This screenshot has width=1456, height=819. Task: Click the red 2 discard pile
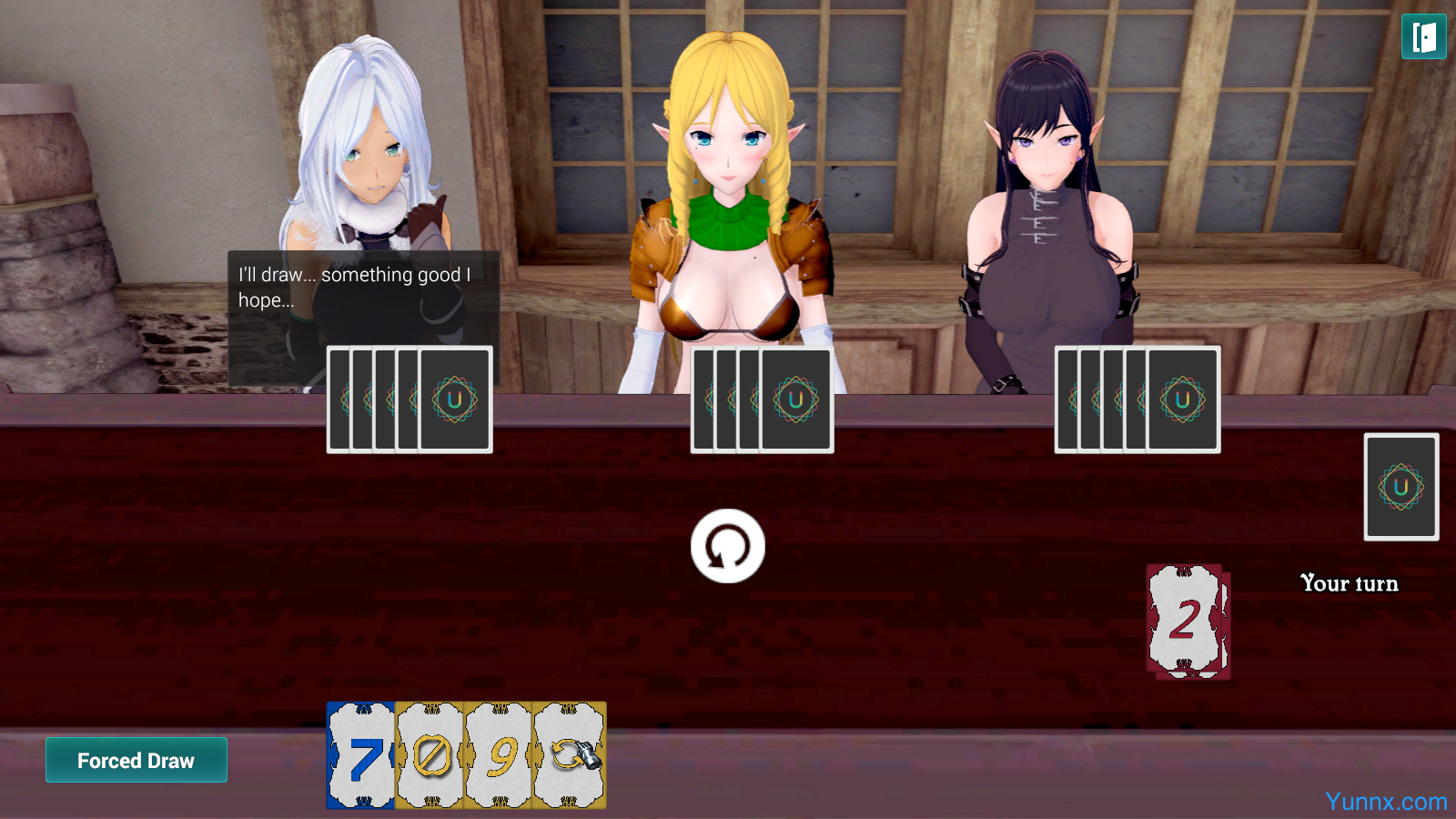1188,622
